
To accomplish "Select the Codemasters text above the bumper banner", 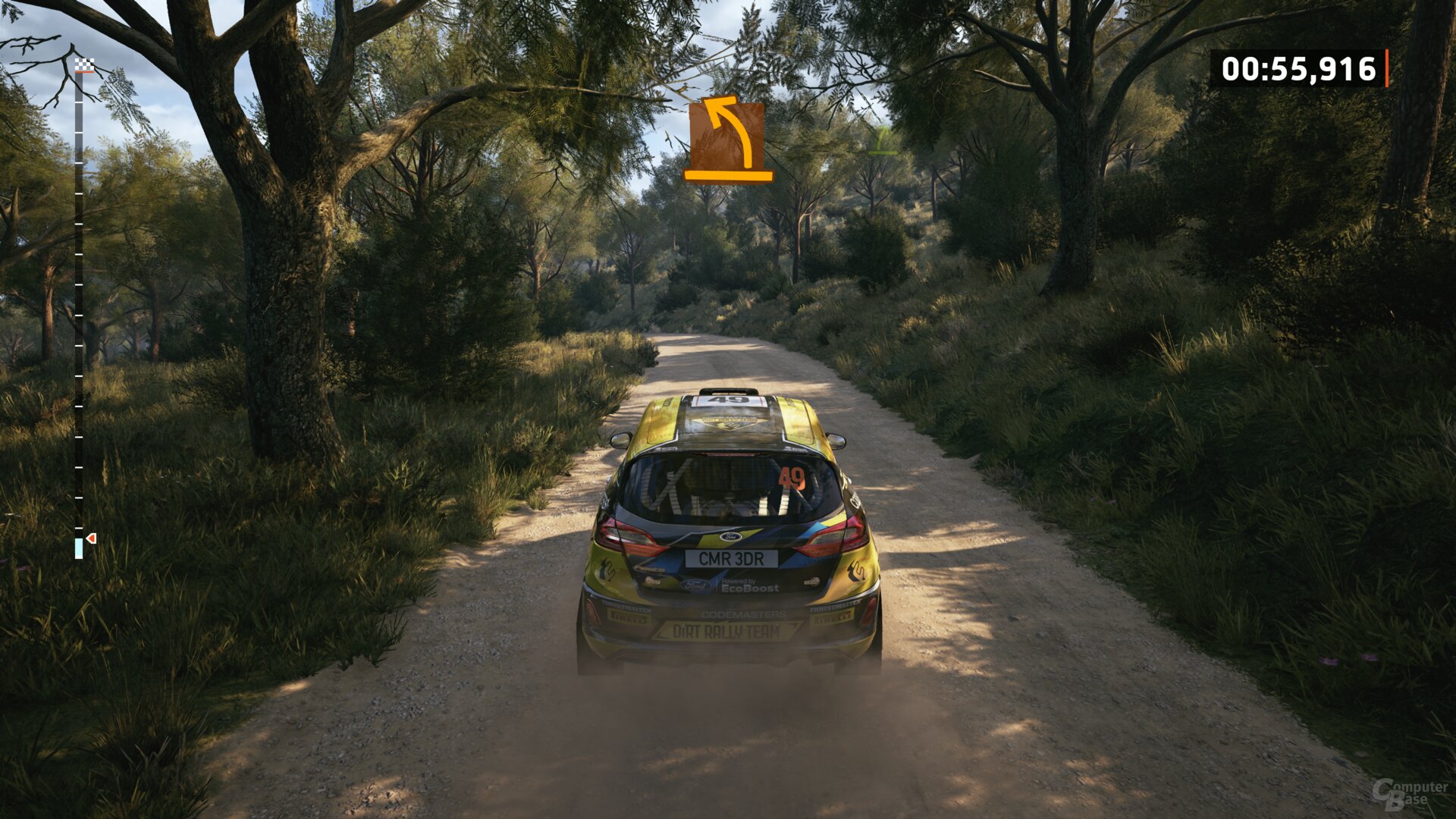I will 742,614.
